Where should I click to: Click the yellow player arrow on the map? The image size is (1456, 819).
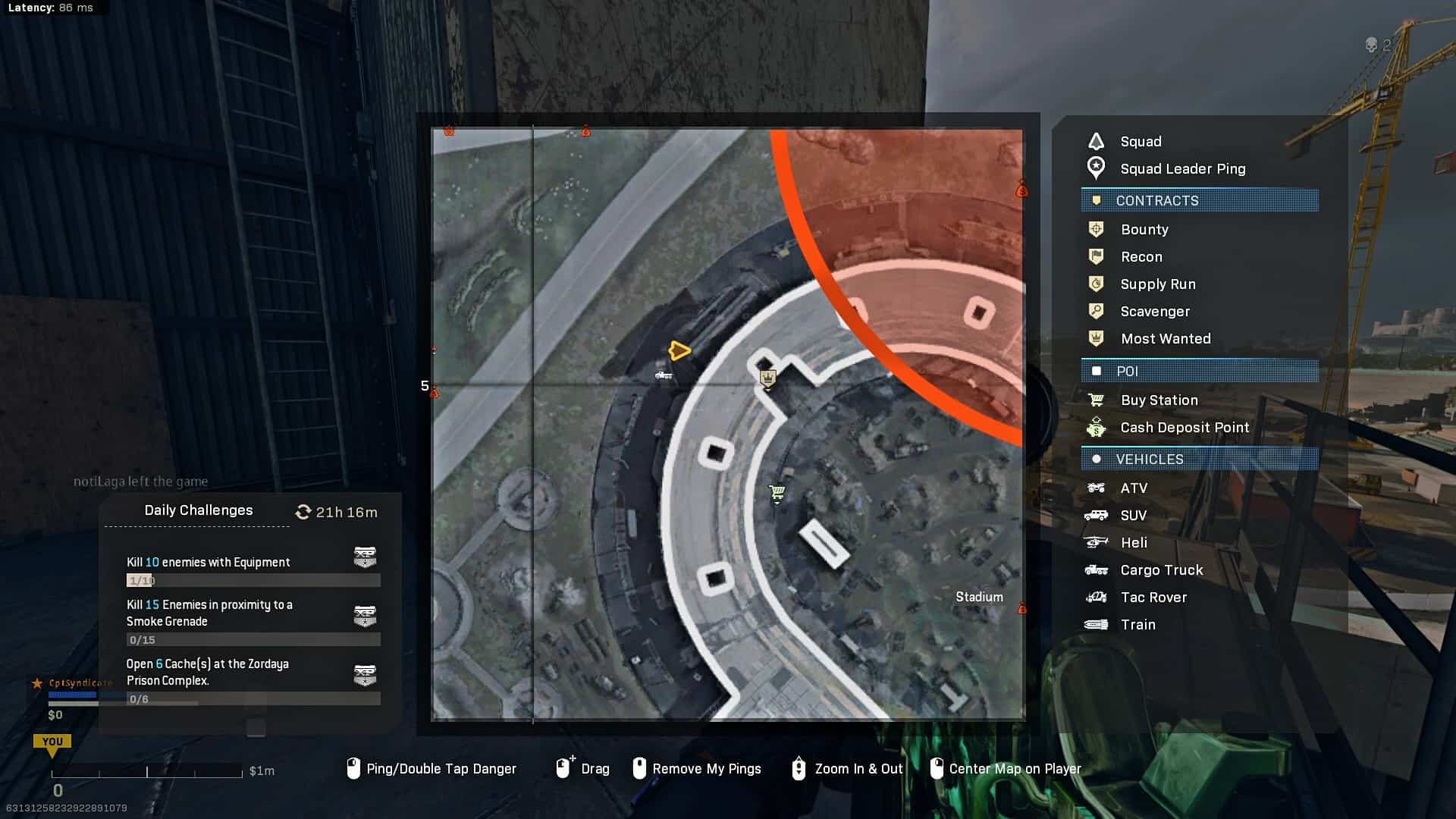click(679, 350)
